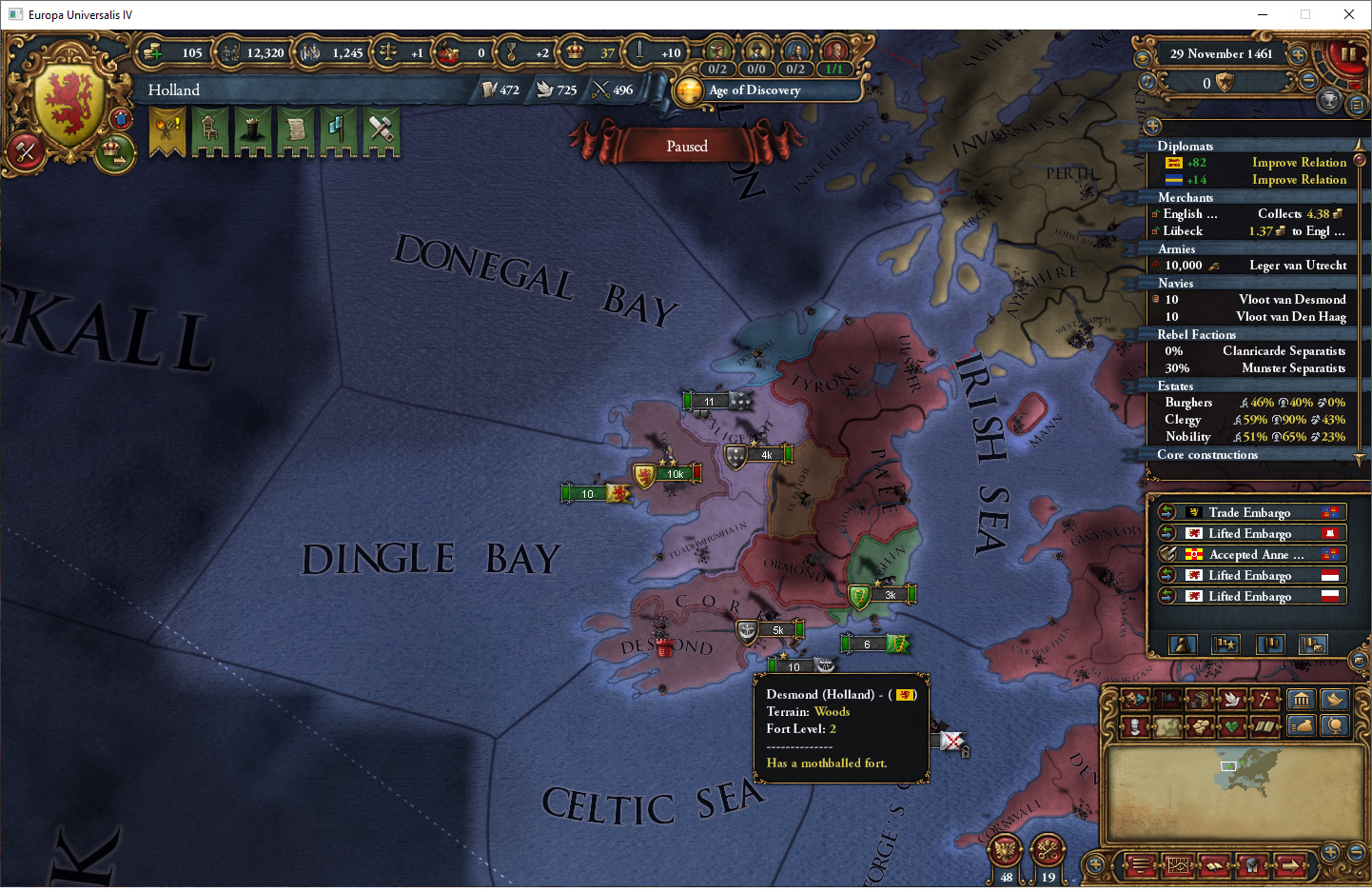
Task: Zoom out with the minimap minus button
Action: [1358, 851]
